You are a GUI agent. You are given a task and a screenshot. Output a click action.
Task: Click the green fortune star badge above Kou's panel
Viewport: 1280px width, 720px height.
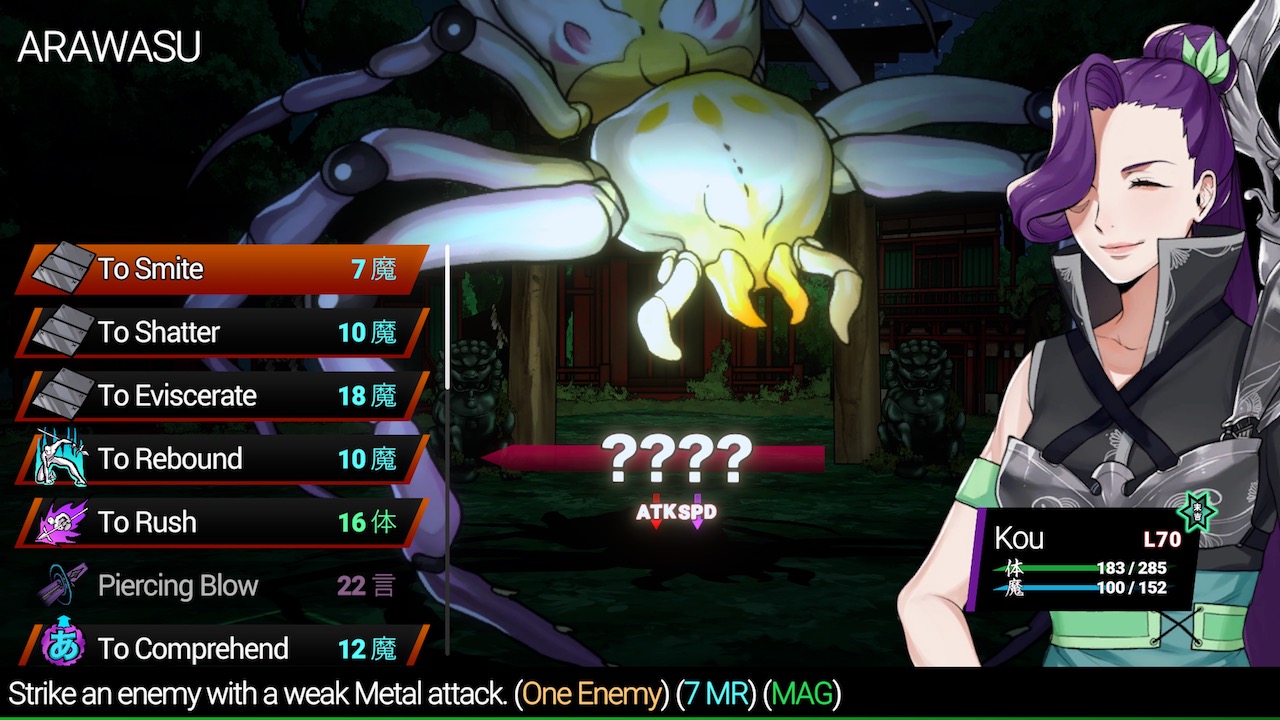tap(1195, 511)
